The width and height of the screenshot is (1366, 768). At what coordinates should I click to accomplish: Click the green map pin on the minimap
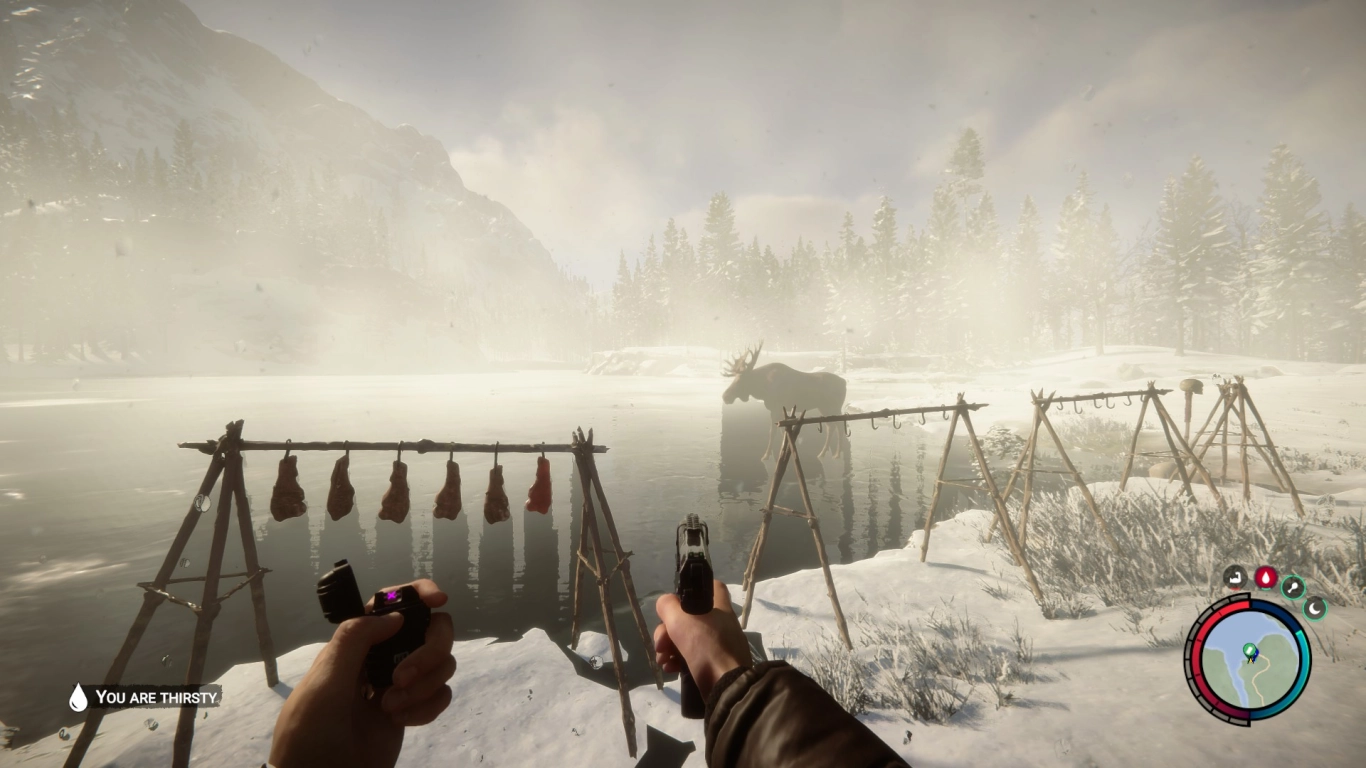pos(1248,648)
